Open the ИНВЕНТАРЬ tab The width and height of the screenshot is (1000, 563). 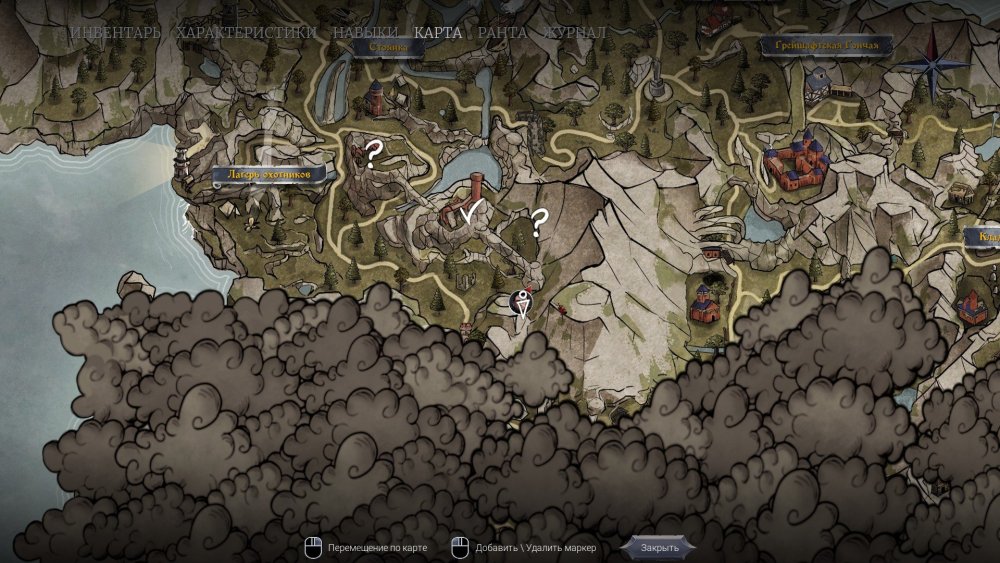click(x=114, y=32)
